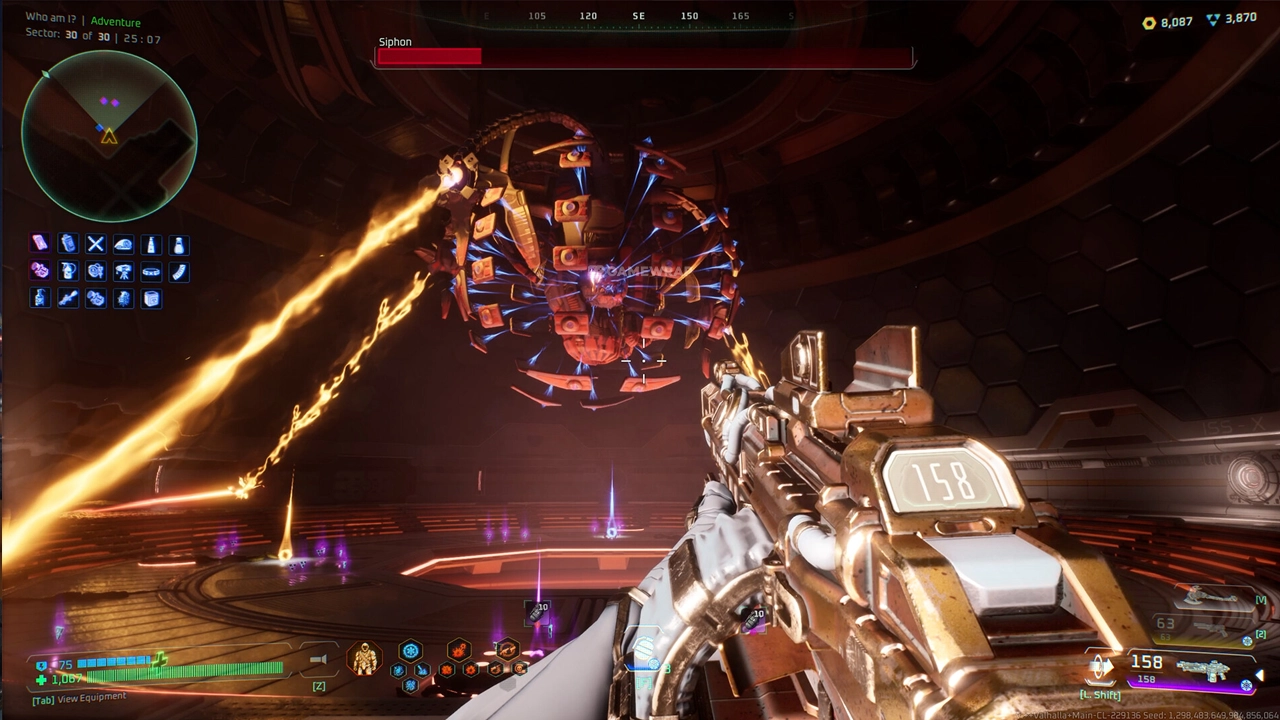Select the pink card artifact icon

tap(40, 244)
